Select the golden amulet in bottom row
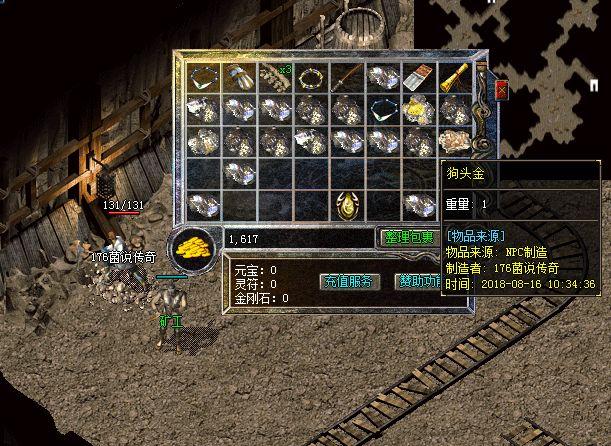611x446 pixels. point(348,205)
